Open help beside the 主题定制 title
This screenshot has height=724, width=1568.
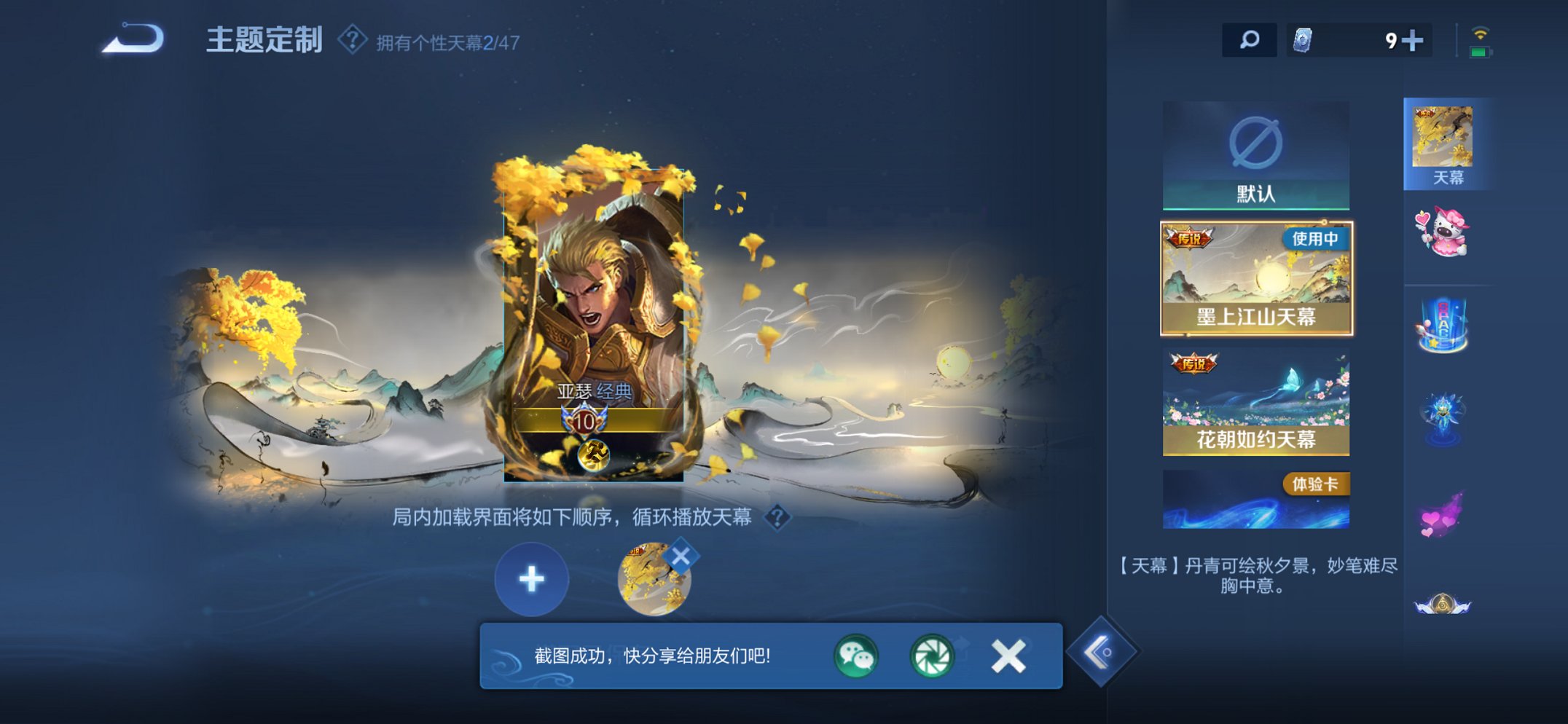353,41
